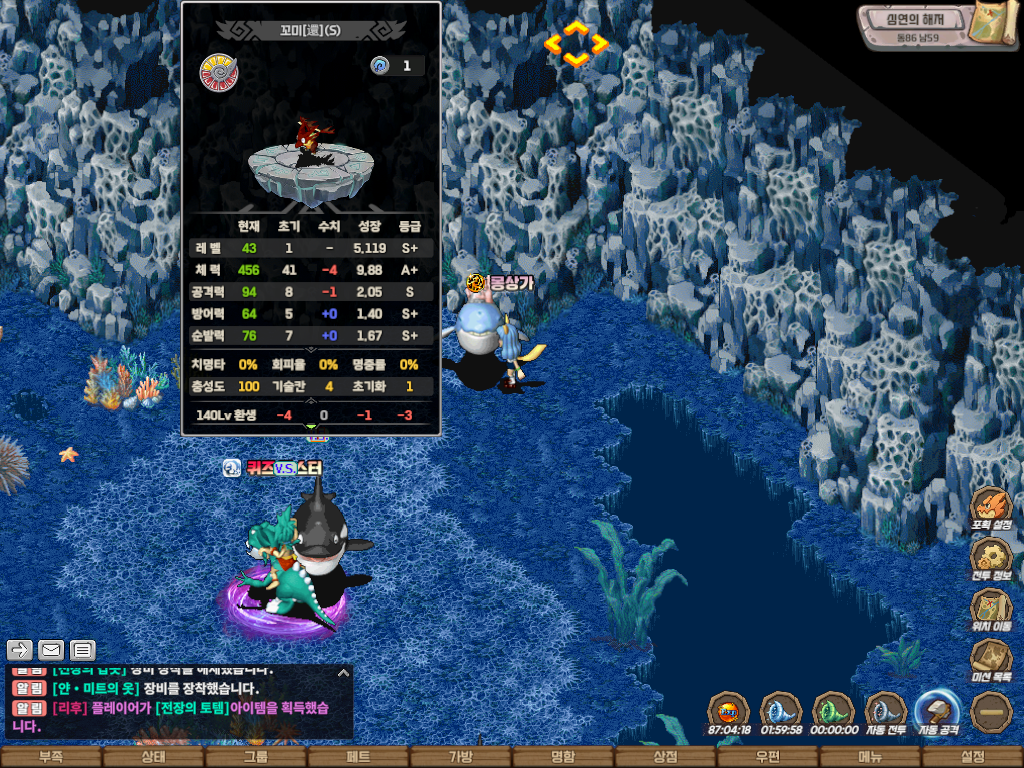The width and height of the screenshot is (1024, 768).
Task: Open the 명함 (name card) menu
Action: (563, 757)
